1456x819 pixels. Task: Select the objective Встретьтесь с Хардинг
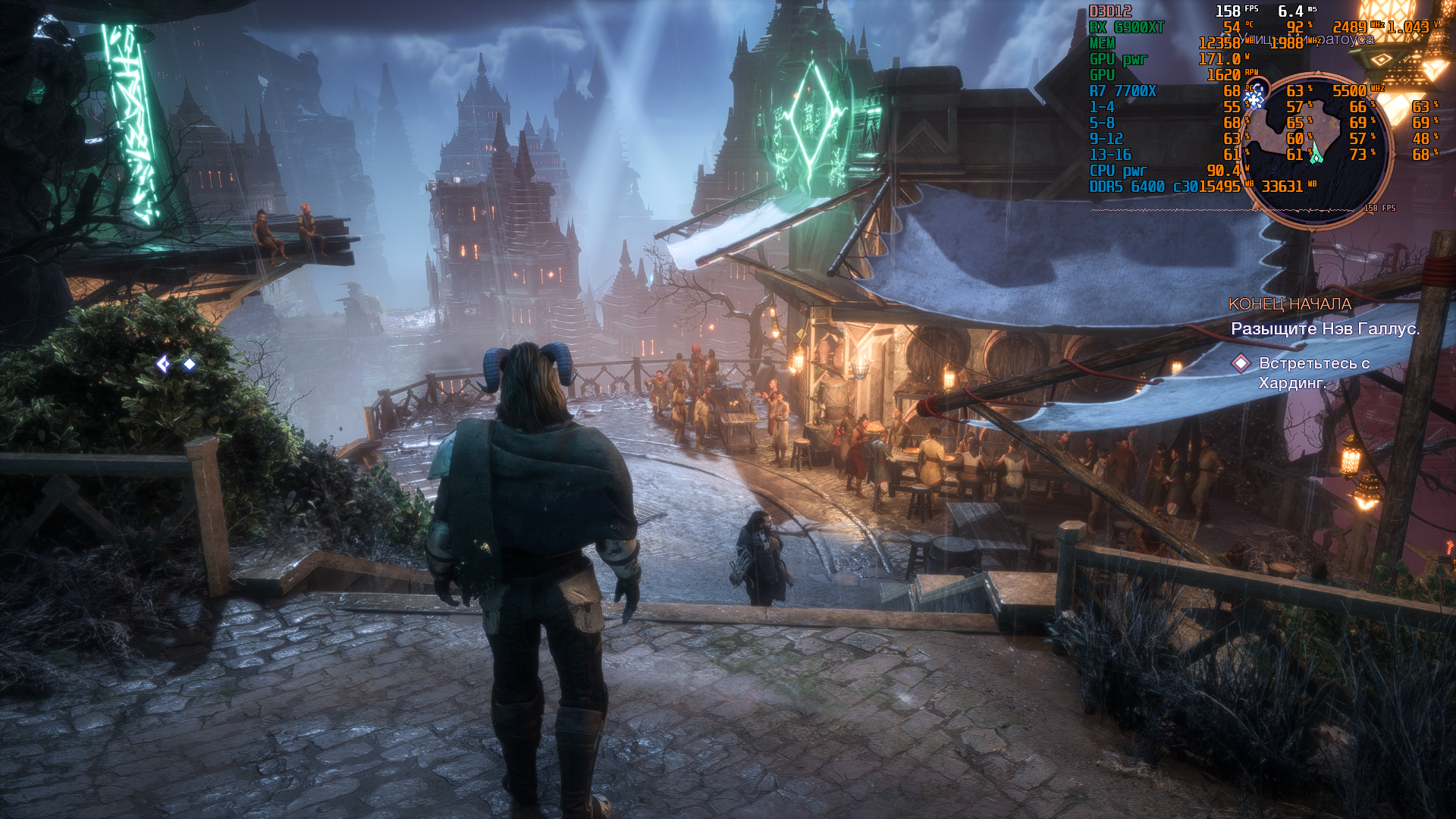[1313, 373]
